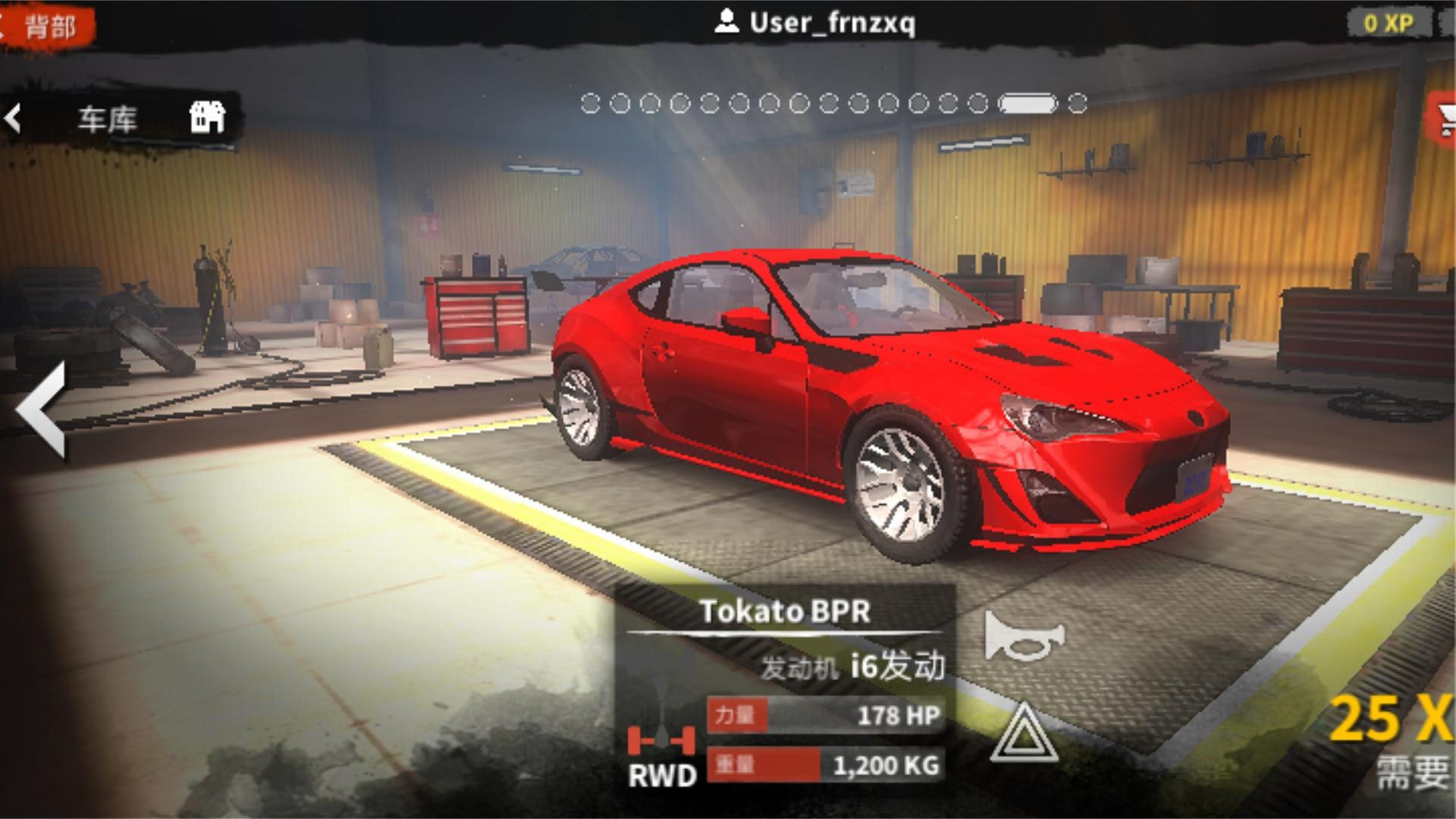Jump to the last car page dot
The width and height of the screenshot is (1456, 819).
pyautogui.click(x=1078, y=103)
